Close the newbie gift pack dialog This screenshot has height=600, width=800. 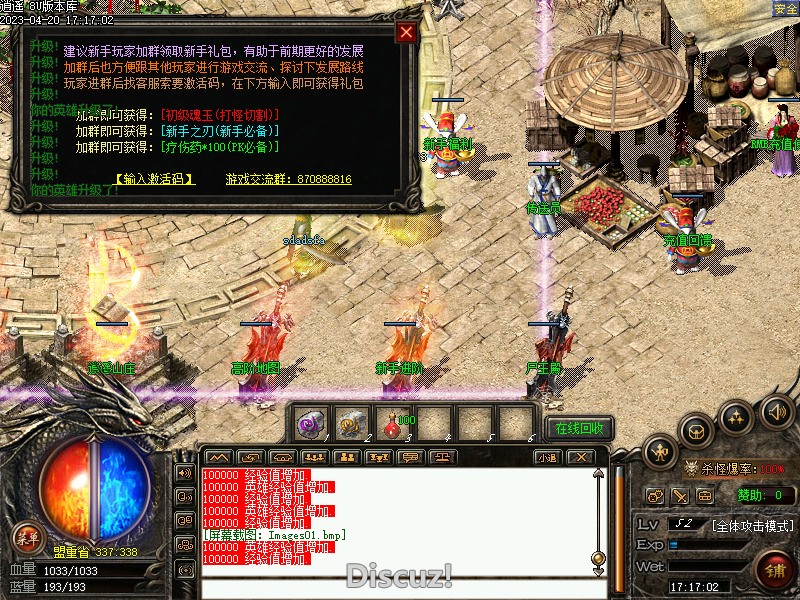point(405,32)
